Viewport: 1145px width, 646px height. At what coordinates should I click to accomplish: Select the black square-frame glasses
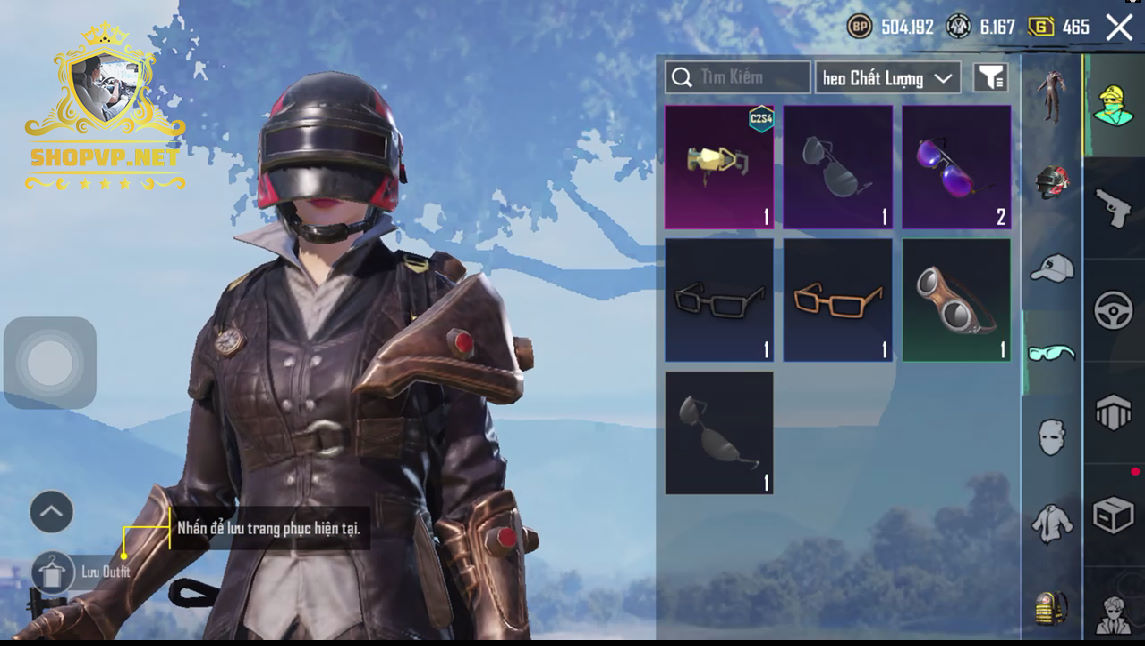(x=719, y=299)
